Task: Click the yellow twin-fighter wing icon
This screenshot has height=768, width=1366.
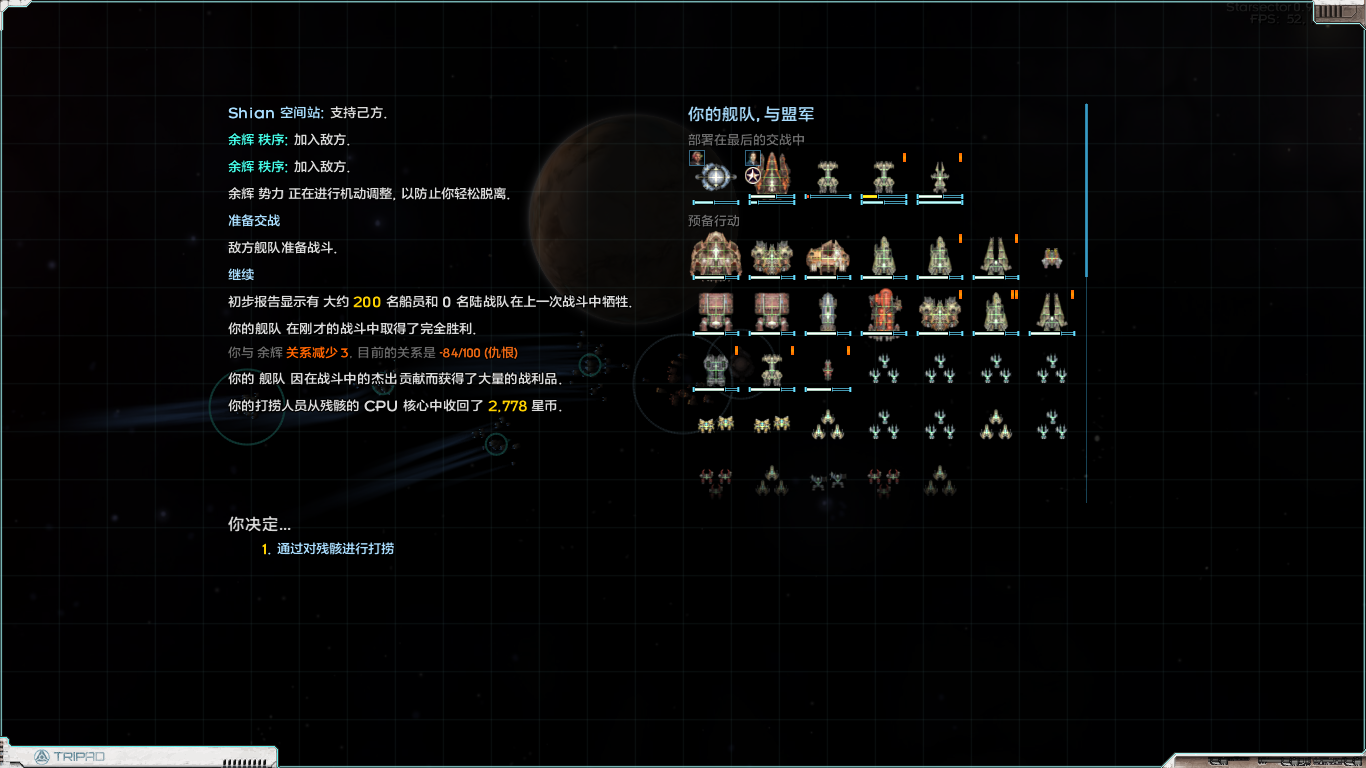Action: coord(715,423)
